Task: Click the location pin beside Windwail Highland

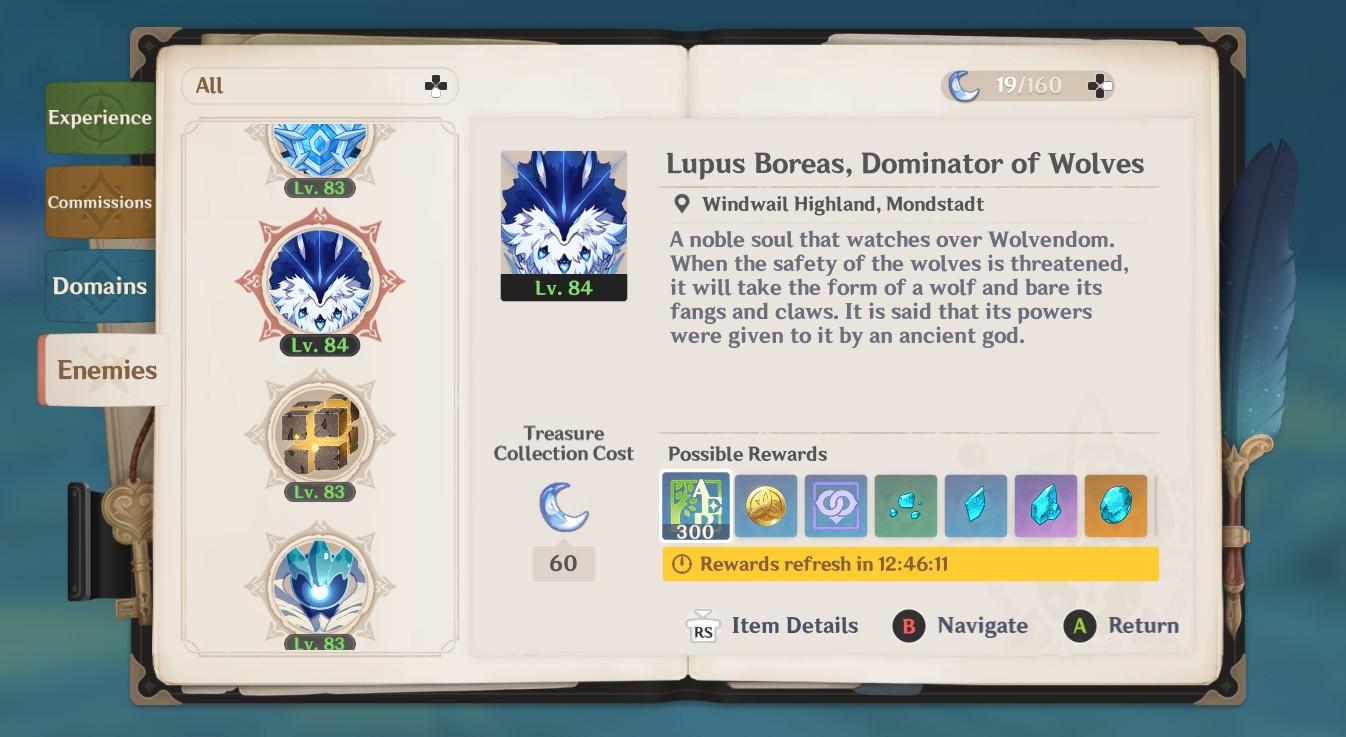Action: [x=684, y=204]
